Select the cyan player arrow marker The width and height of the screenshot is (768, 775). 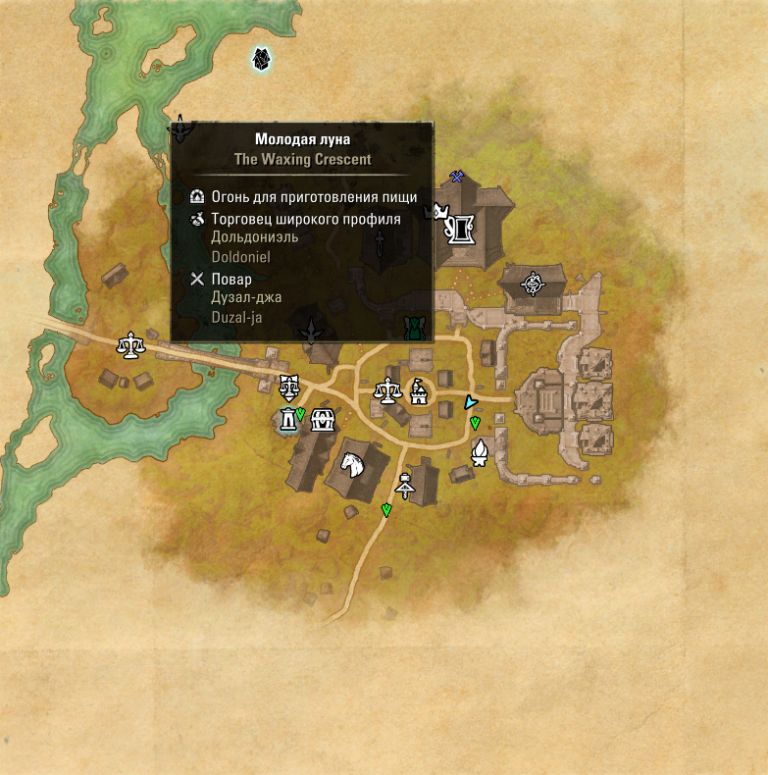(x=470, y=402)
